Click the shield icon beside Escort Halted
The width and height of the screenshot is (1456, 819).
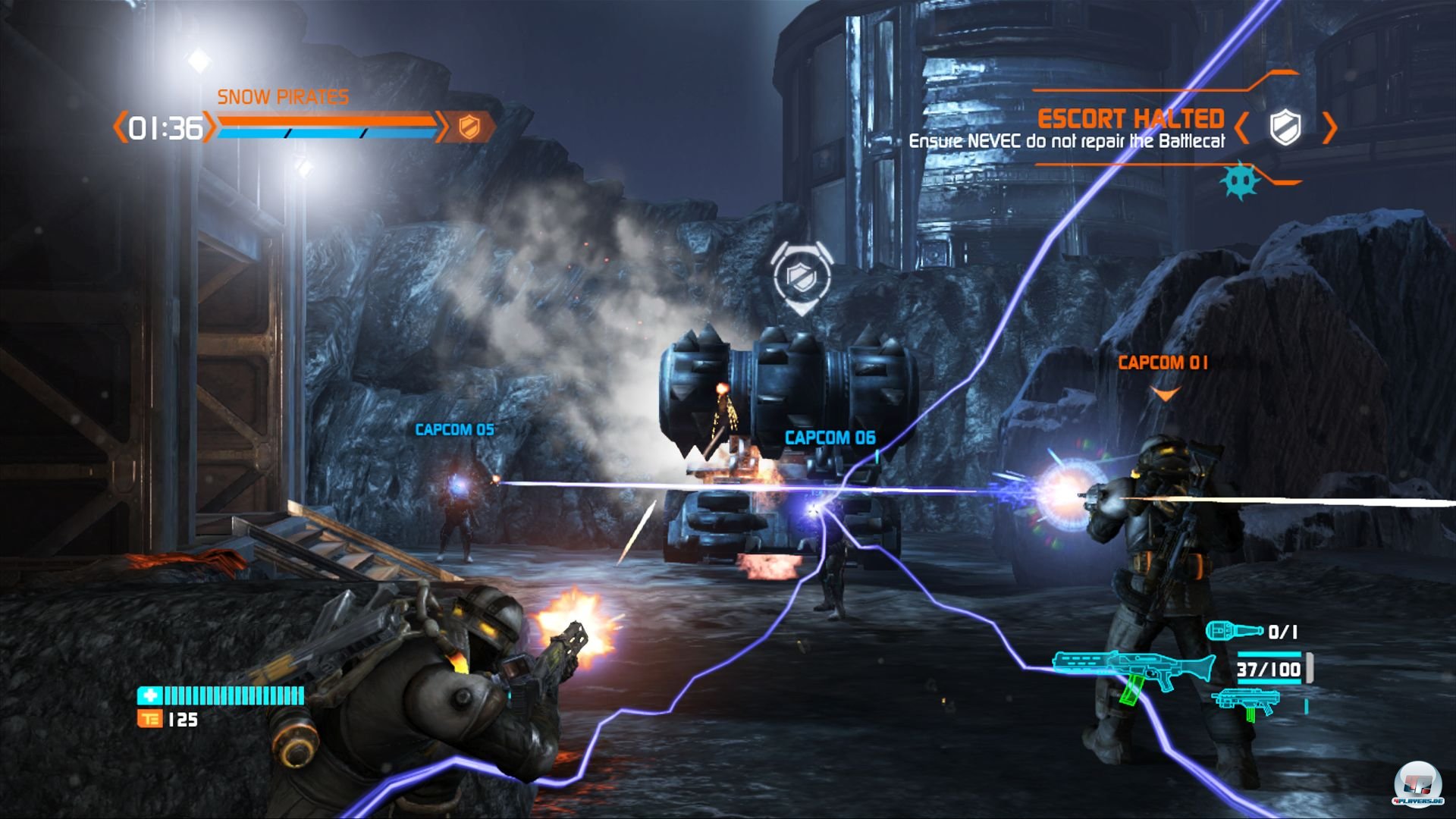[x=1285, y=127]
